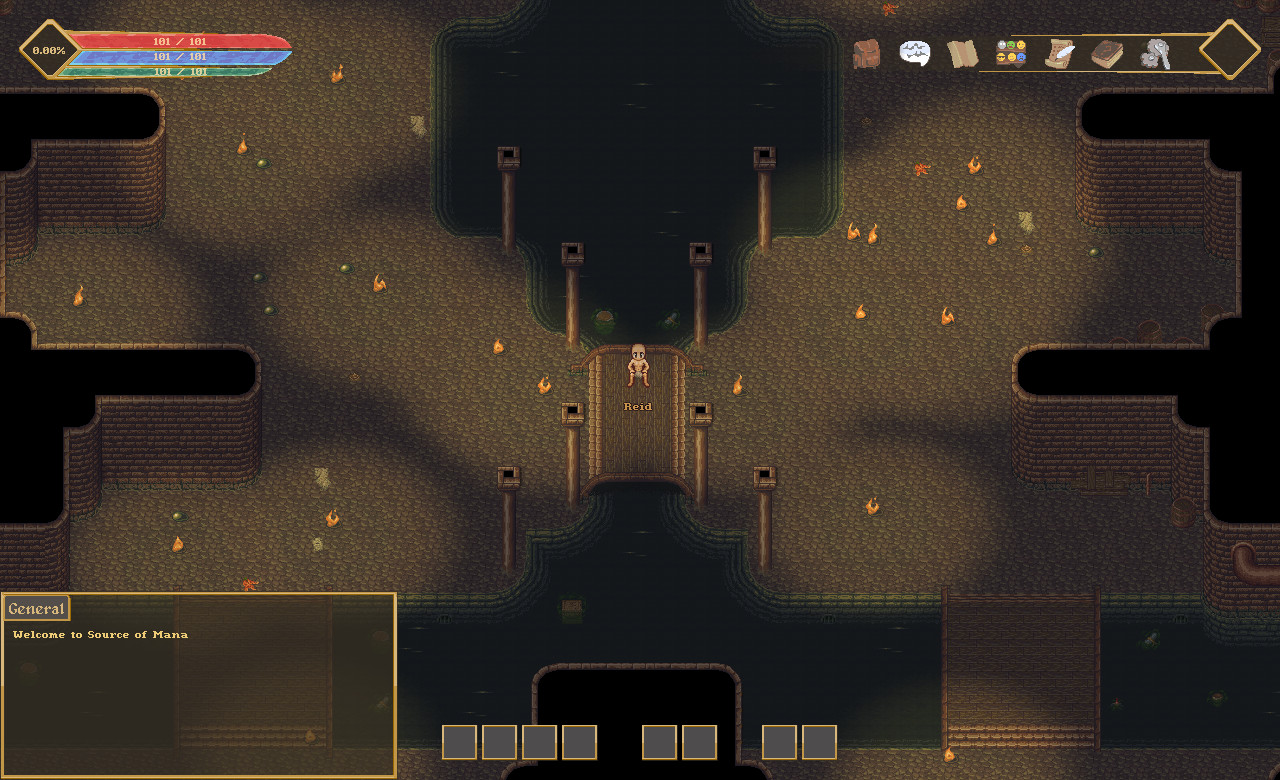Open the brown question-mark book
Viewport: 1280px width, 780px height.
pyautogui.click(x=1106, y=54)
